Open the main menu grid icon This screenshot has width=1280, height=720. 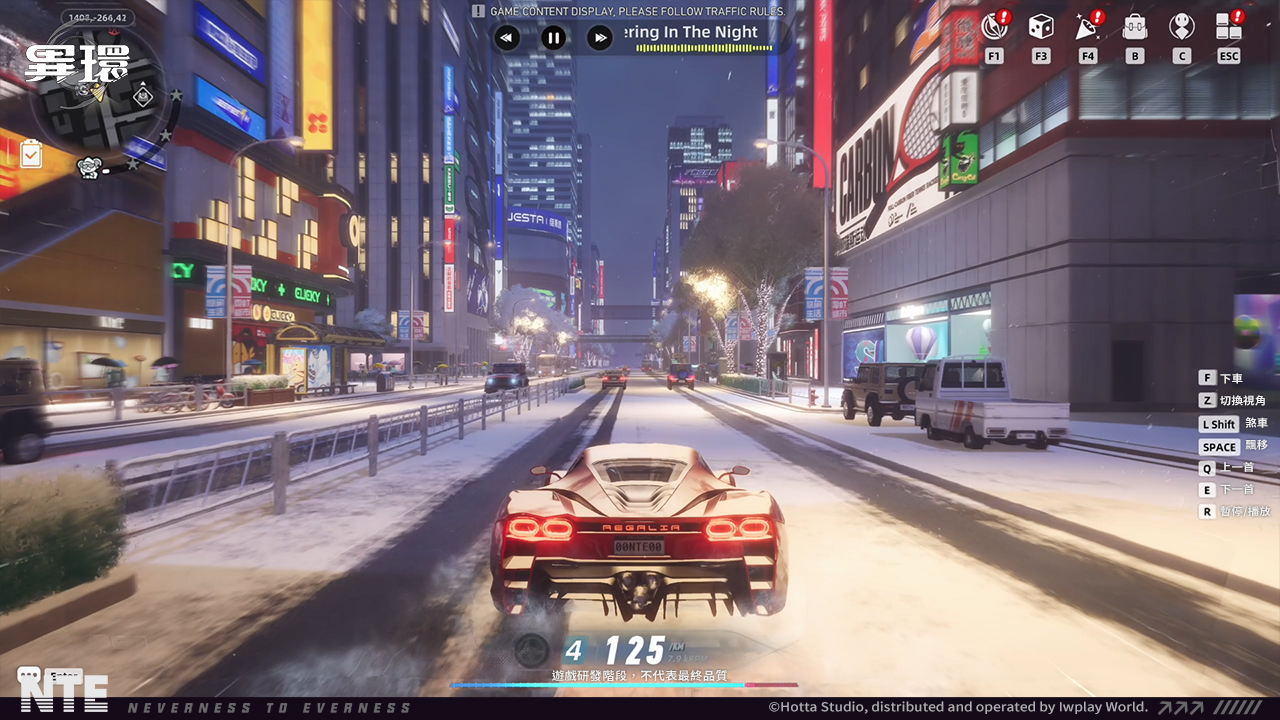coord(1228,26)
